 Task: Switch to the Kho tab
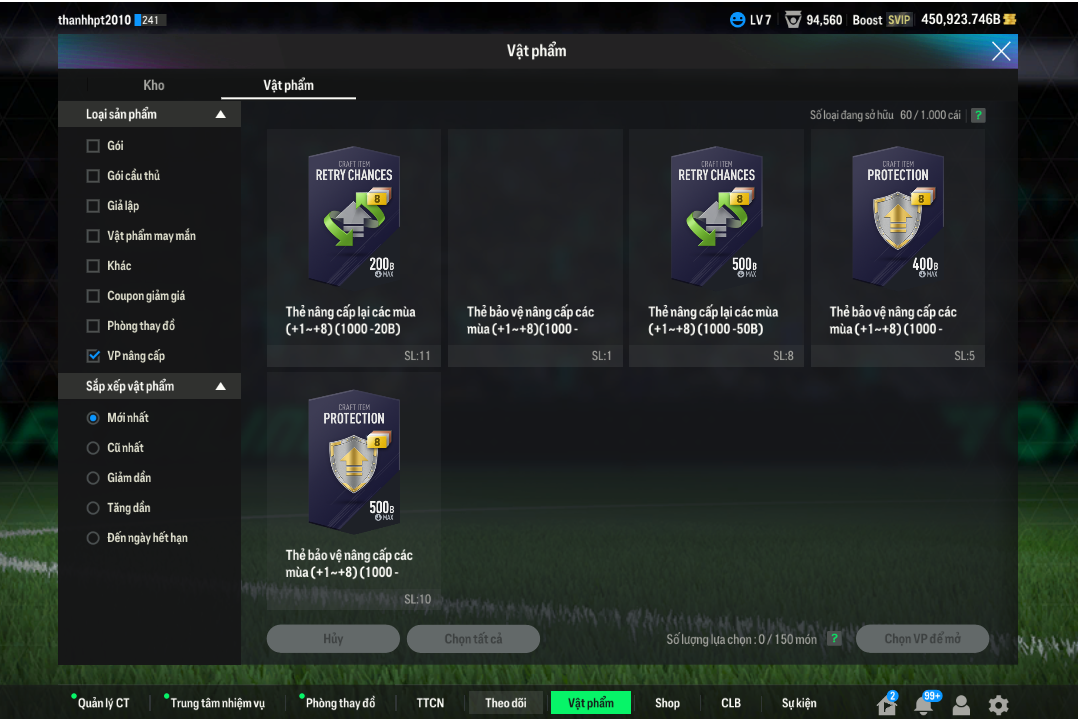coord(154,85)
